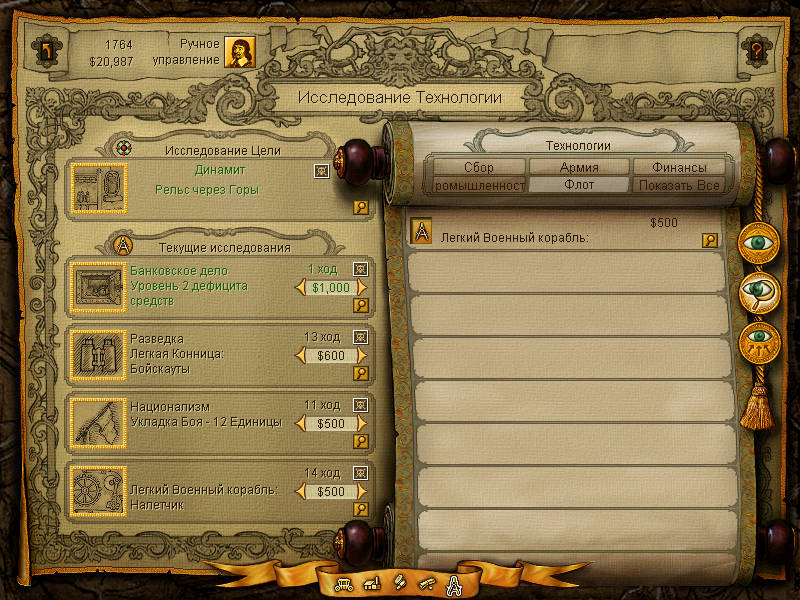Lower Национализм research funding below $500
This screenshot has height=600, width=800.
click(x=300, y=423)
